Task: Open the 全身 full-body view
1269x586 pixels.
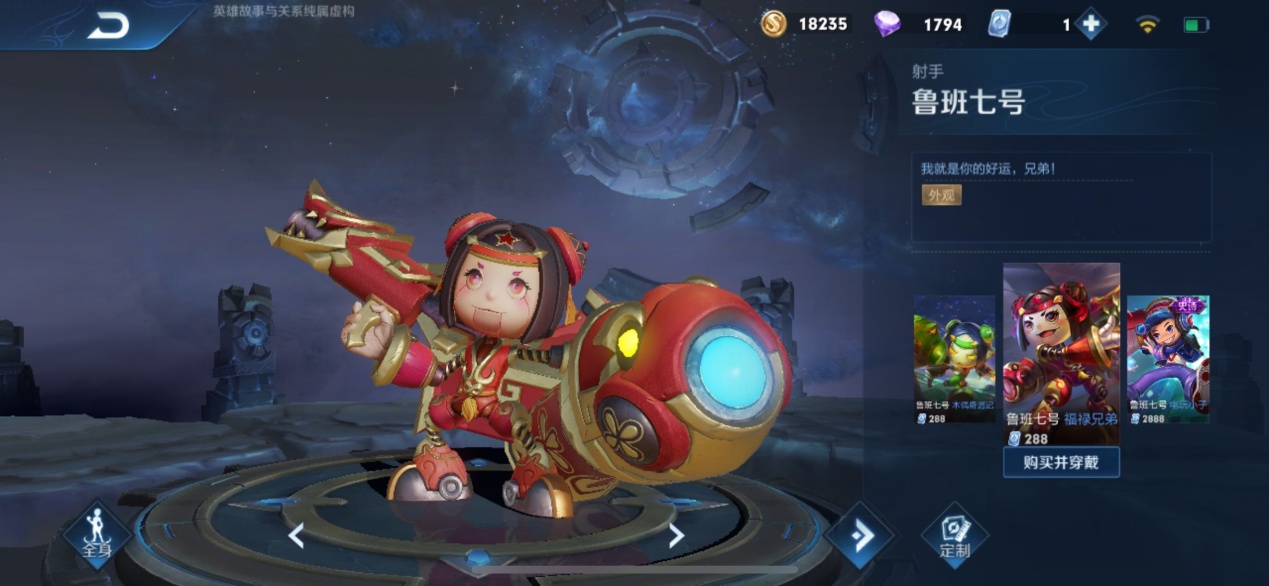Action: pos(97,534)
